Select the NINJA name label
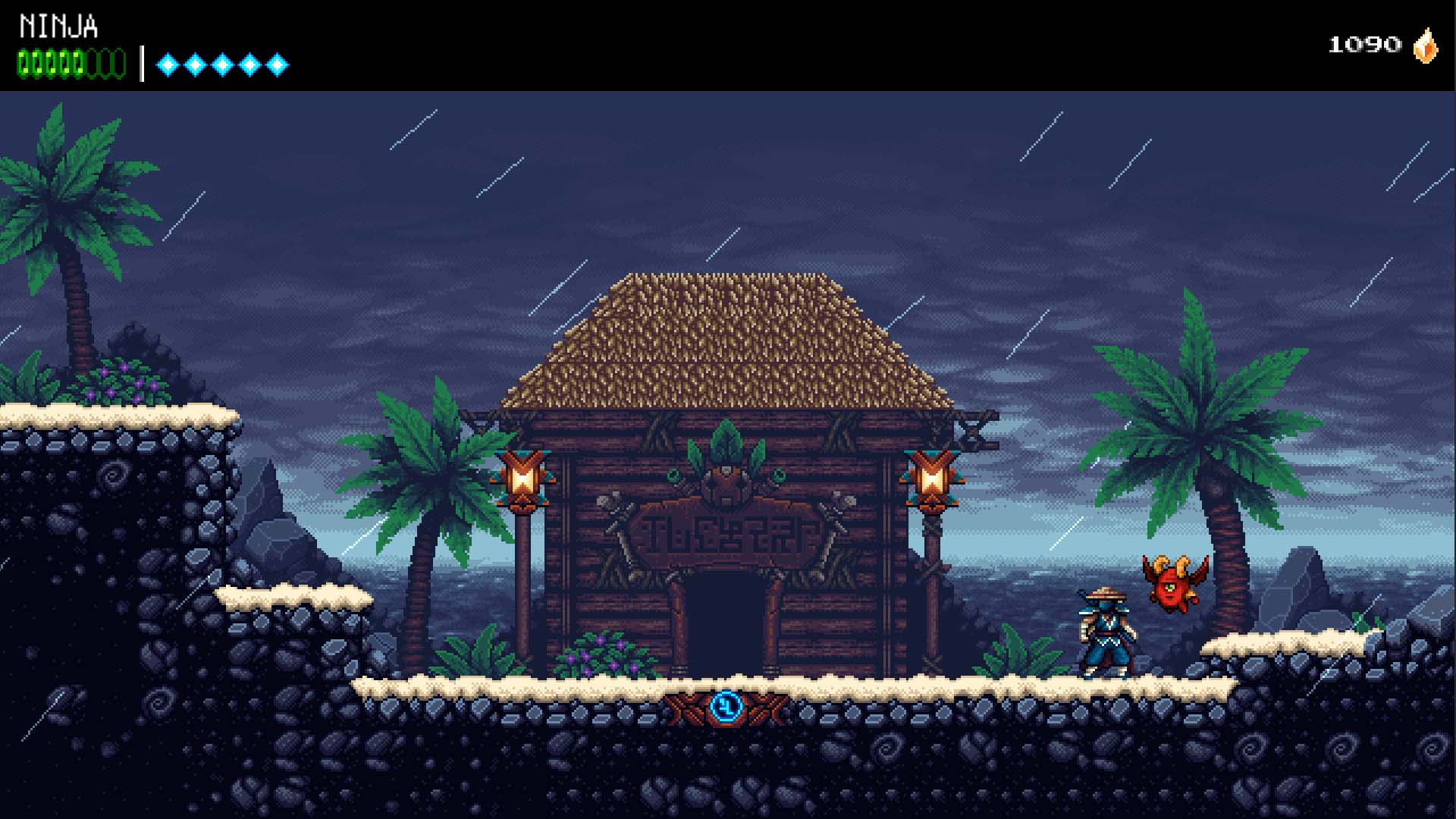The width and height of the screenshot is (1456, 819). pyautogui.click(x=57, y=25)
